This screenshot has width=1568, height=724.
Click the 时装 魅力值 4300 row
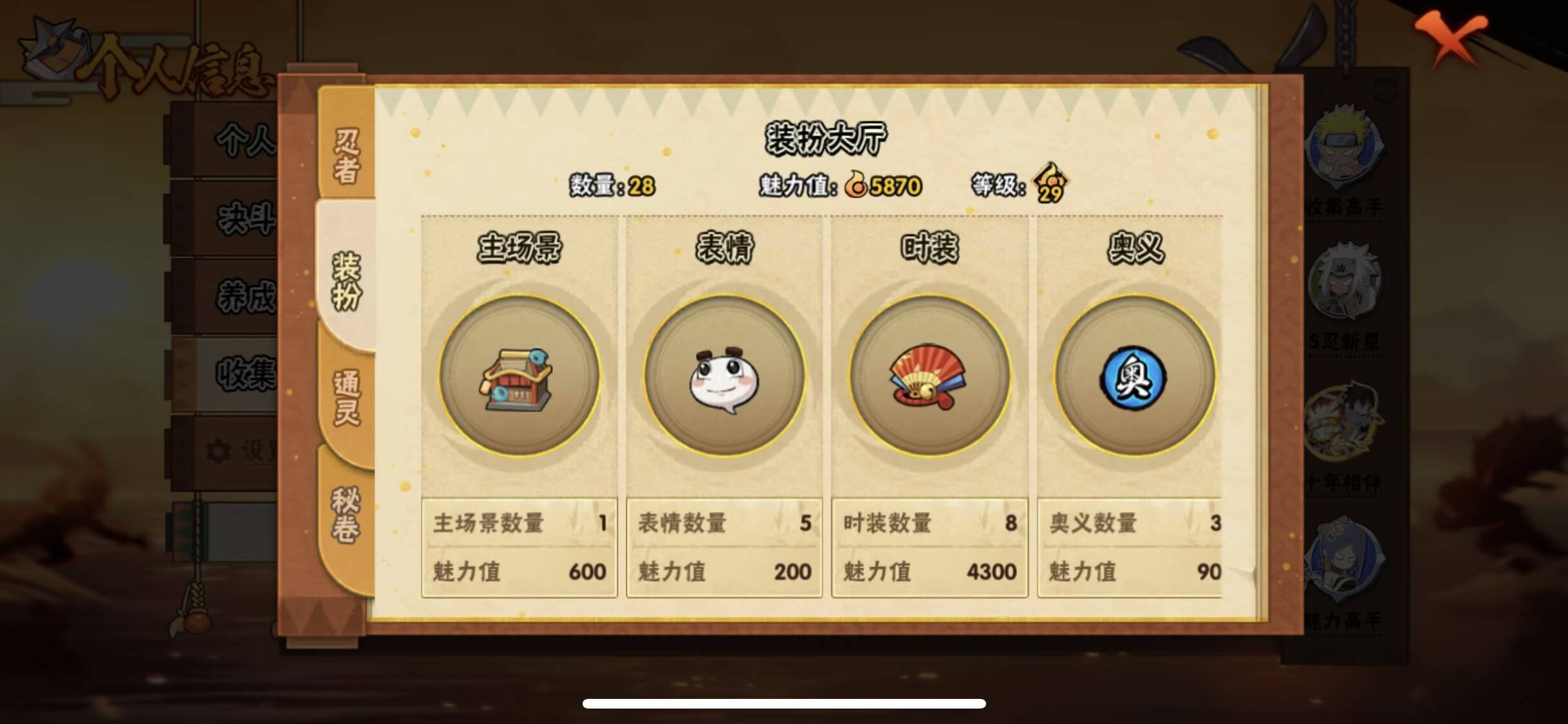(x=928, y=571)
